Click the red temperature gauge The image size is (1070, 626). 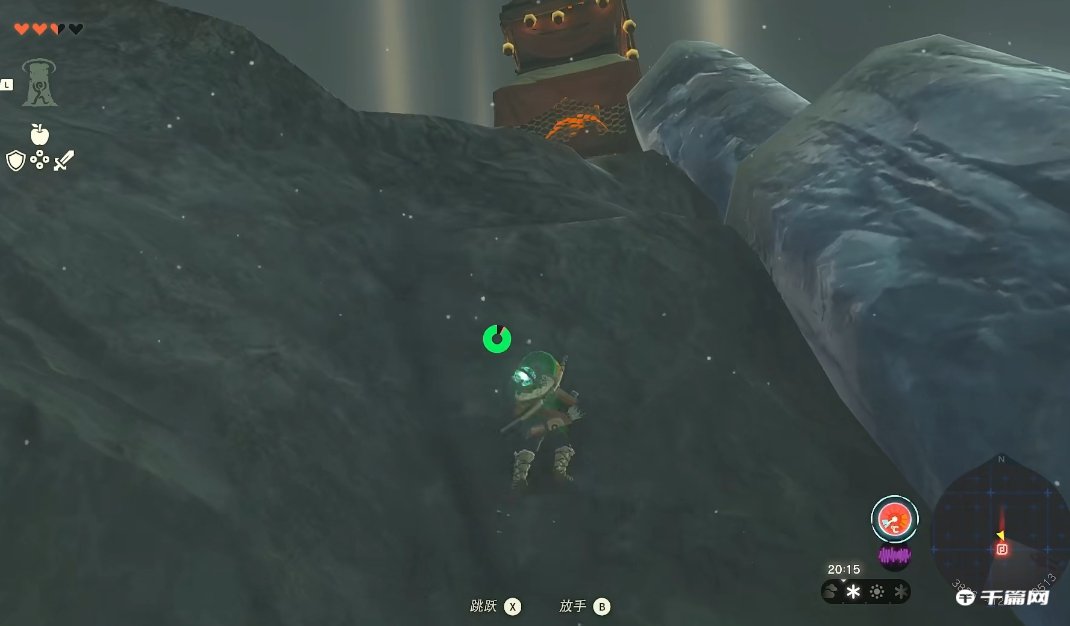[x=894, y=518]
